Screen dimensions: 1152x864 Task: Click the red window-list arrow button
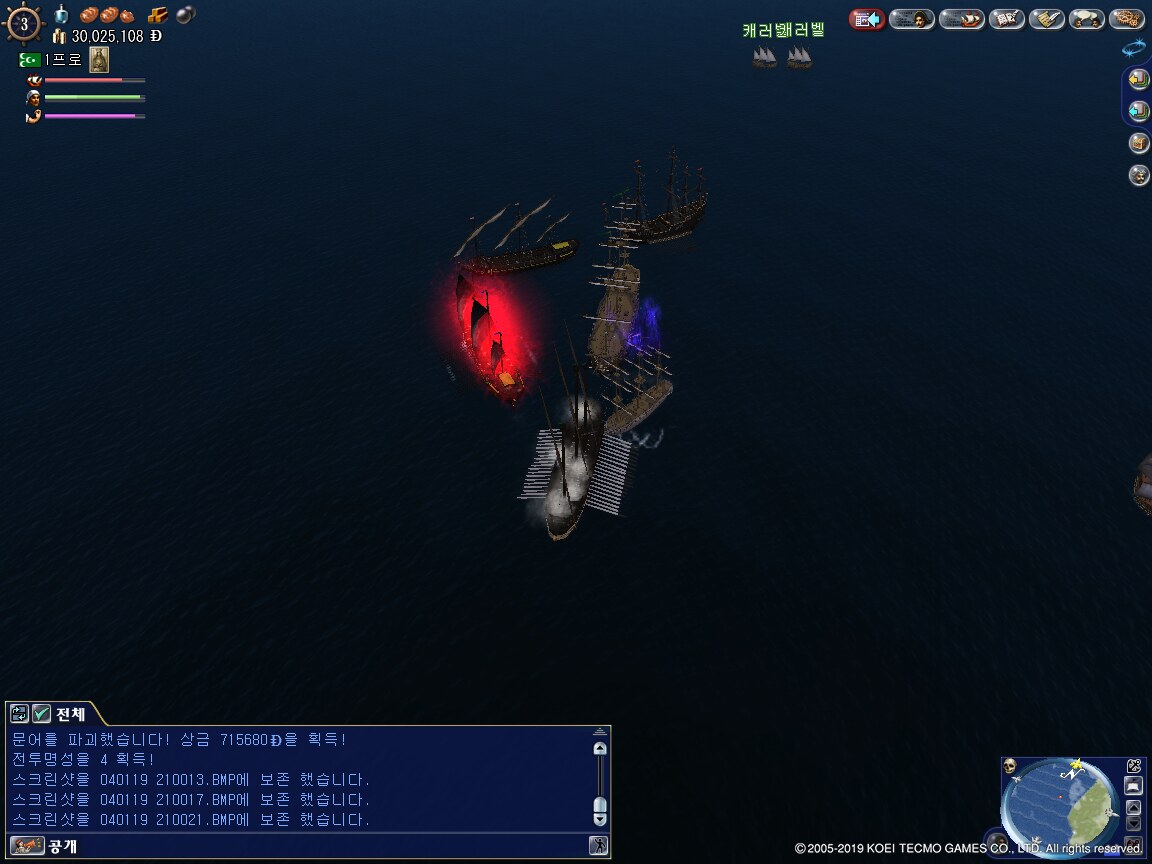point(867,19)
